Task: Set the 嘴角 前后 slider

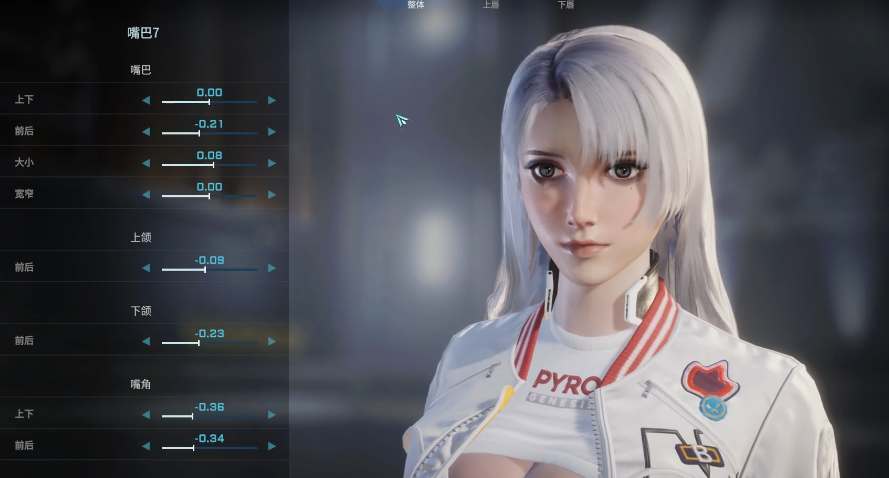Action: (209, 448)
